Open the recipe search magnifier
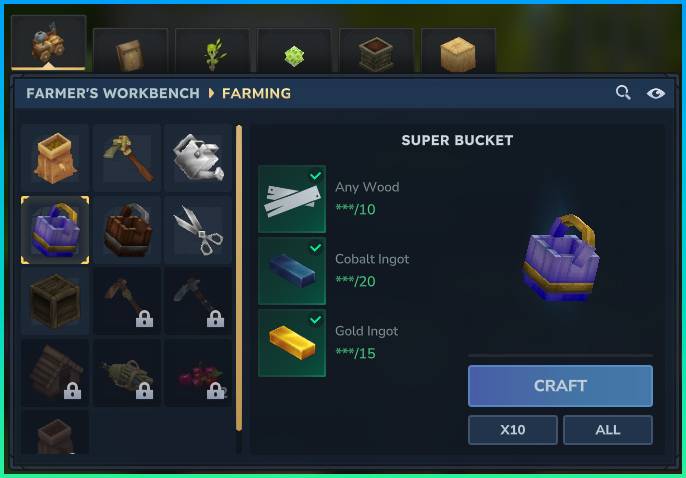Image resolution: width=686 pixels, height=478 pixels. [x=623, y=93]
